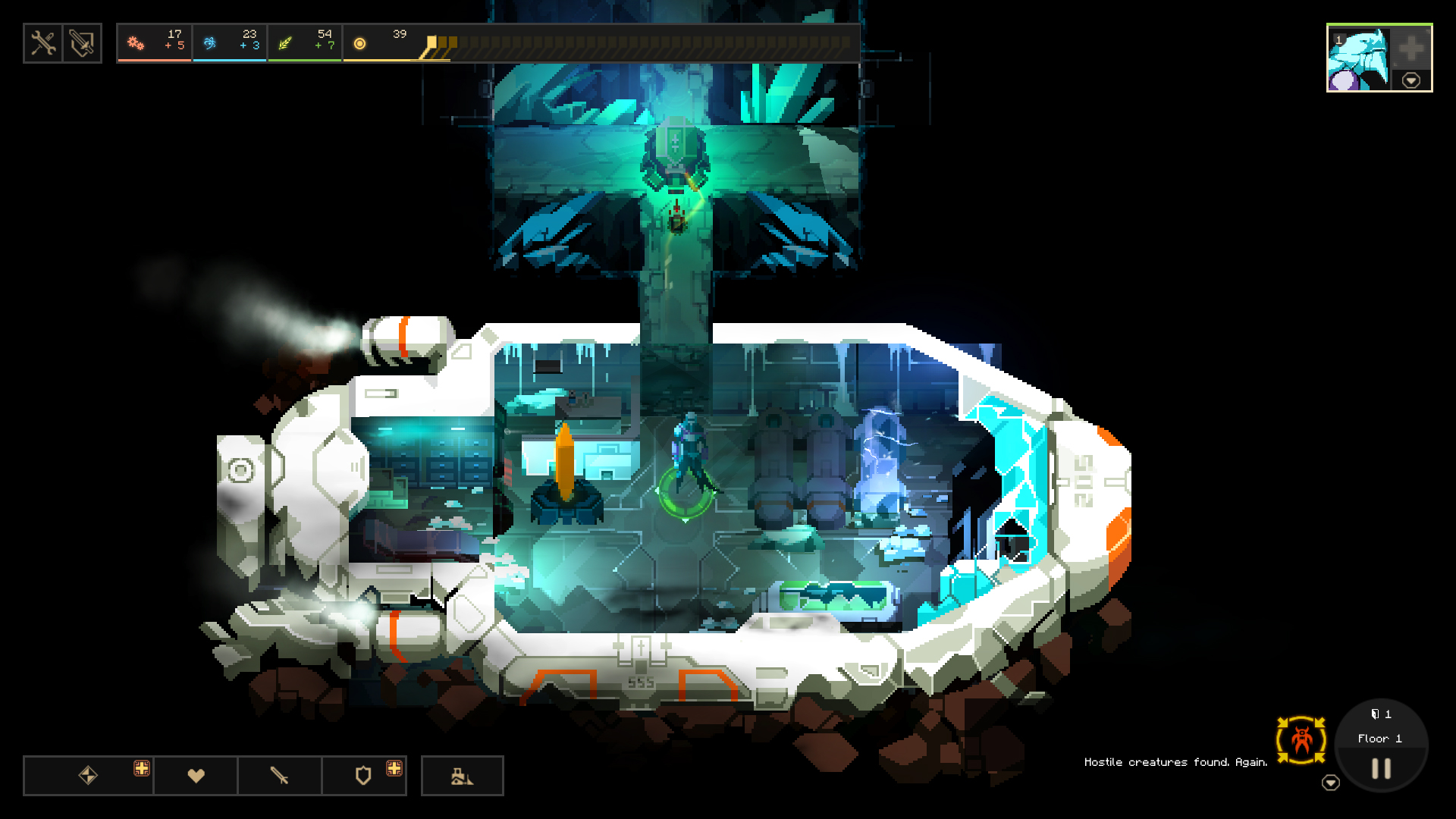The height and width of the screenshot is (819, 1456).
Task: Click the crossed sword and shield icon
Action: (x=82, y=43)
